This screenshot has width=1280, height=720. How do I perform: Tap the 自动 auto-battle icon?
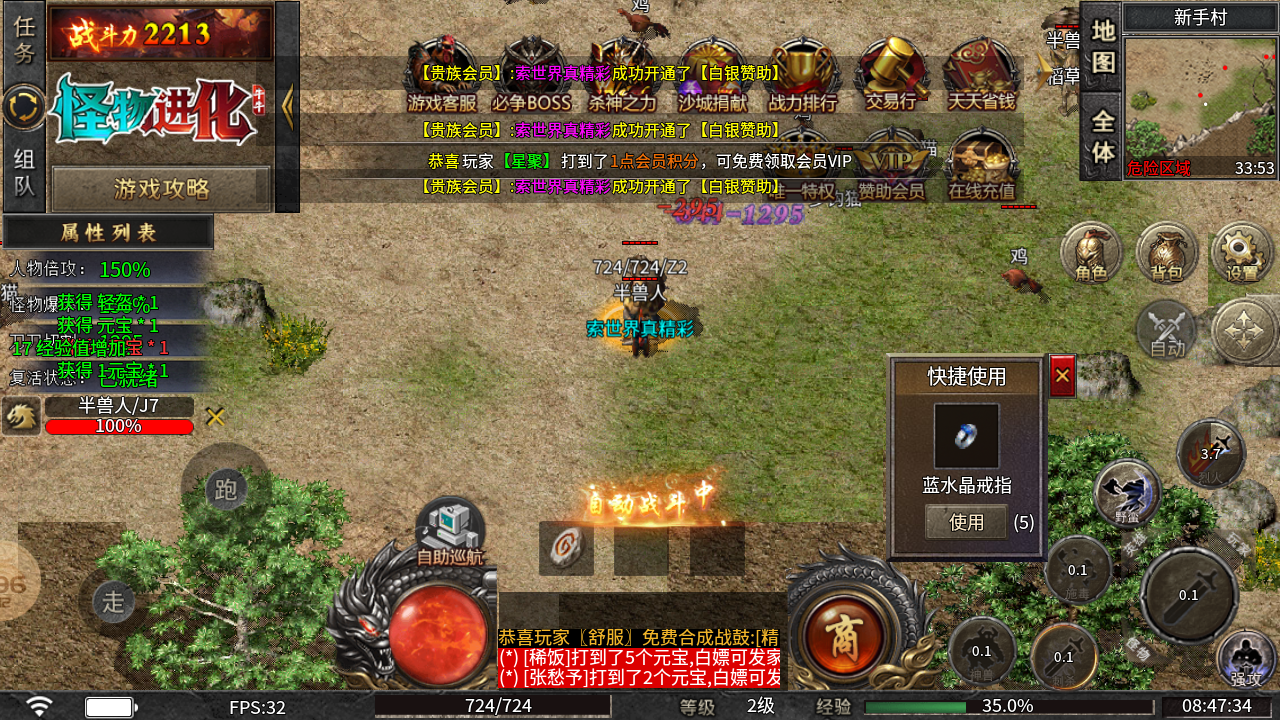[1166, 330]
